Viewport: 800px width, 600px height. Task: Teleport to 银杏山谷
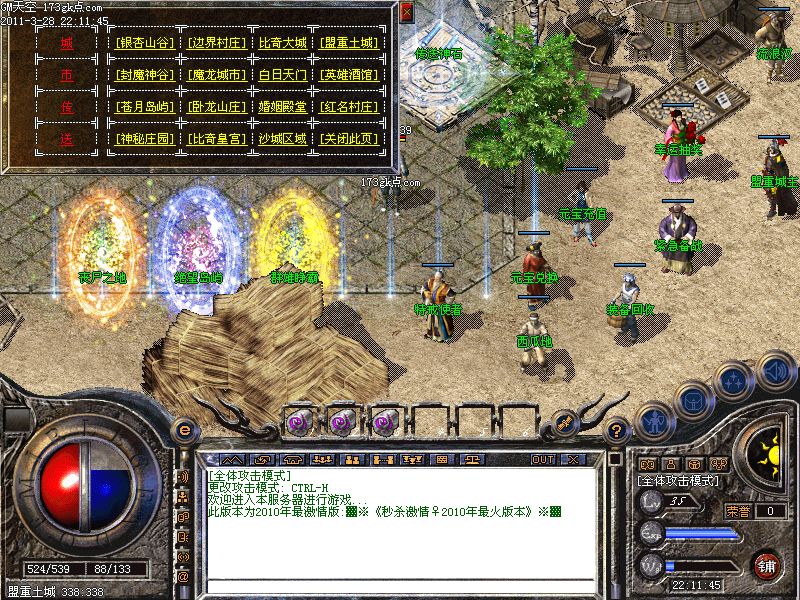145,44
